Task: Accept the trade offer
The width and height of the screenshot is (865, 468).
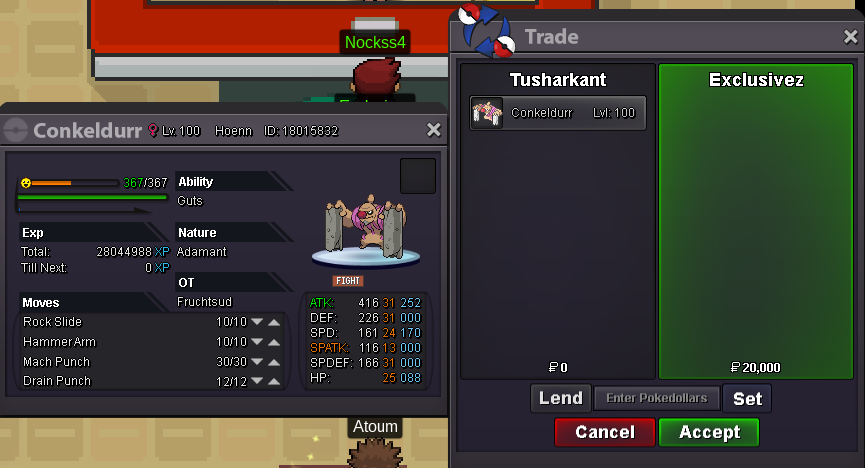Action: tap(709, 432)
